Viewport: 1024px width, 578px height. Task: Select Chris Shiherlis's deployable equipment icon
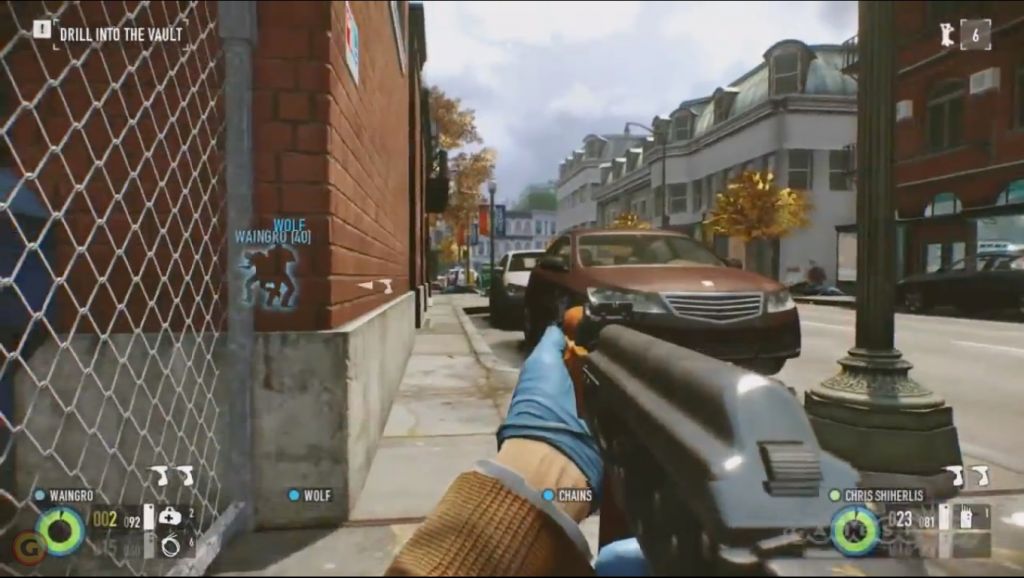click(966, 517)
